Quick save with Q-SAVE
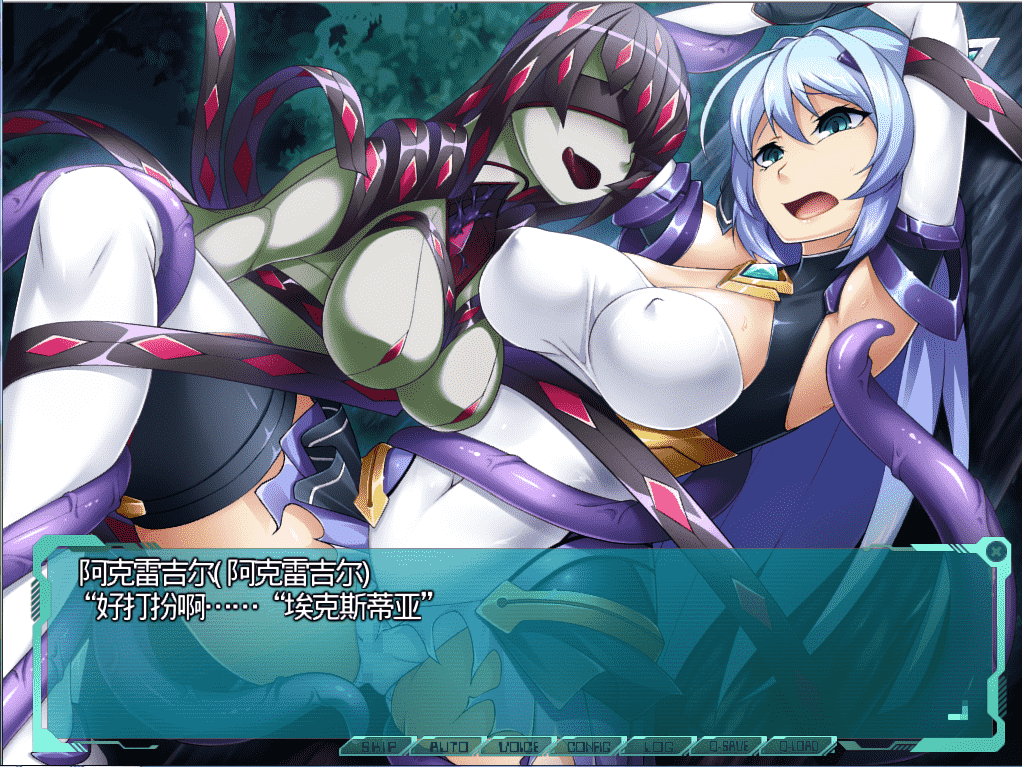The width and height of the screenshot is (1022, 767). [727, 746]
